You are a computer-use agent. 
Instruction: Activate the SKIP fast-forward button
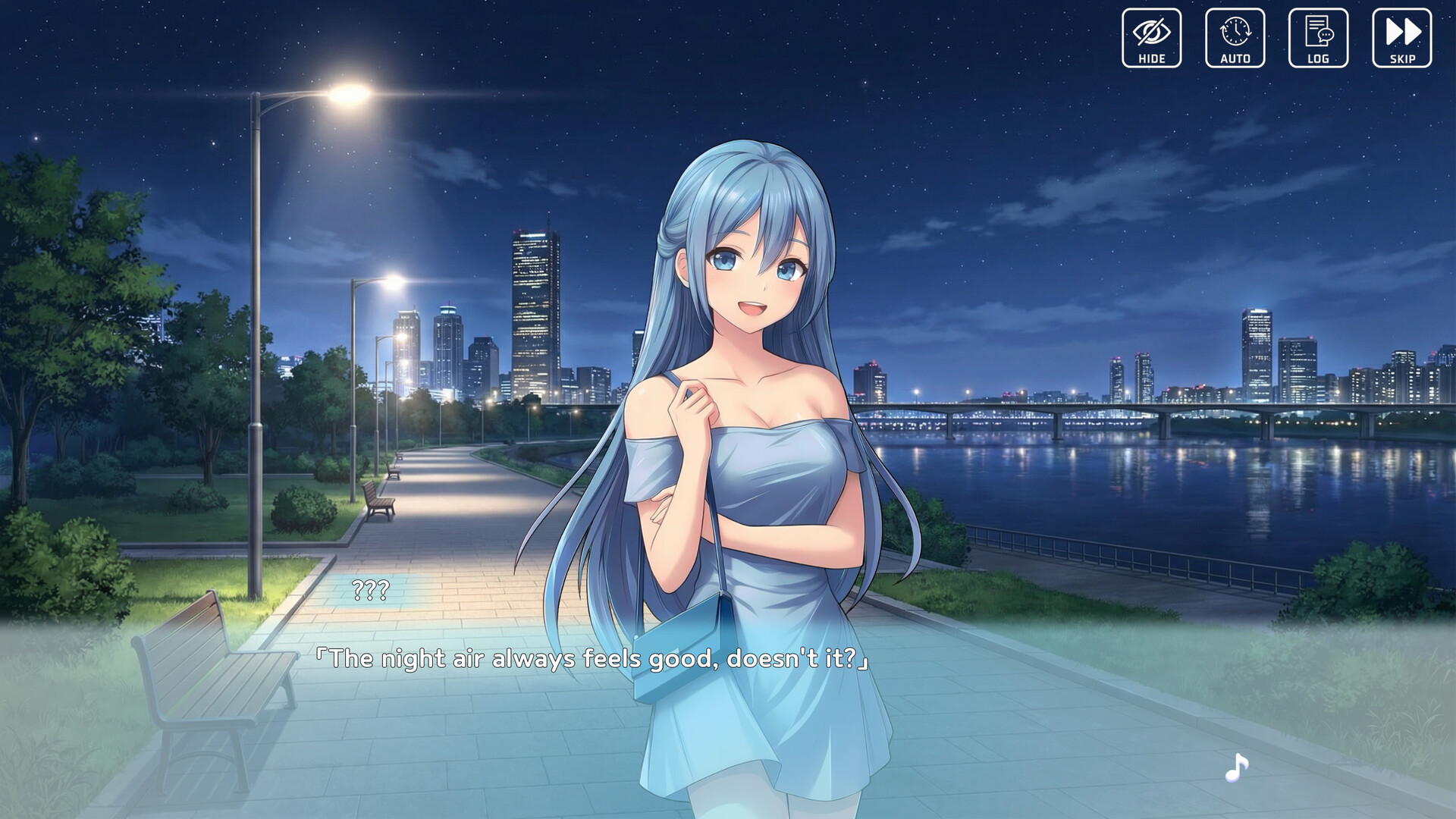click(1401, 38)
